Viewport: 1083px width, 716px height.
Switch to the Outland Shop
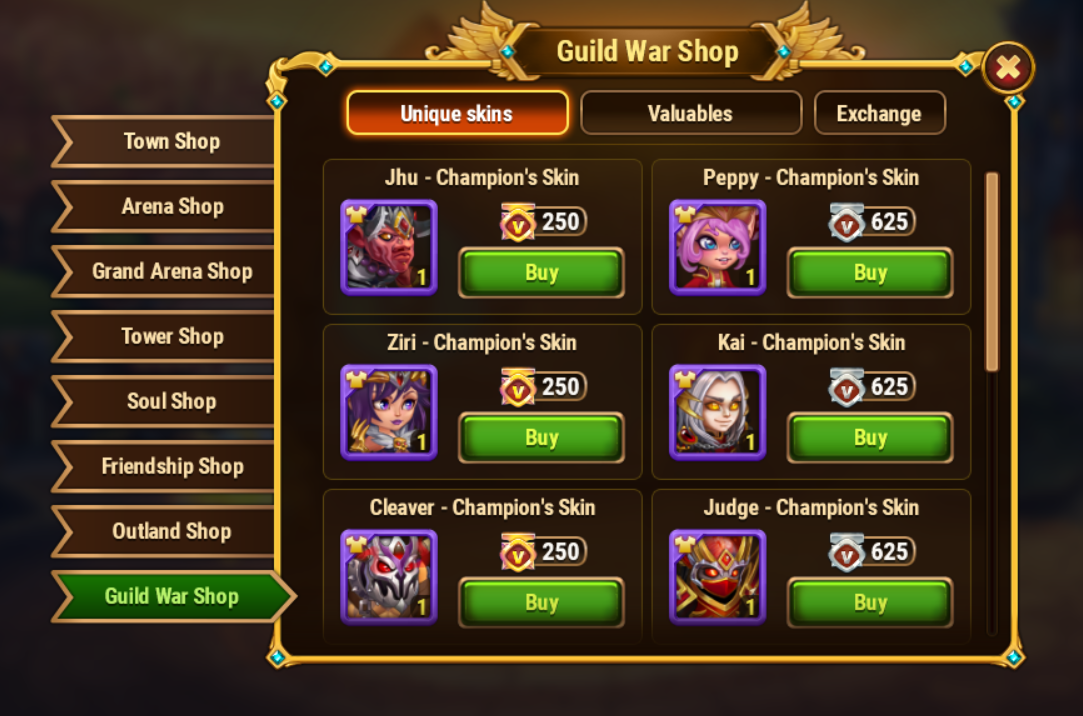[171, 531]
